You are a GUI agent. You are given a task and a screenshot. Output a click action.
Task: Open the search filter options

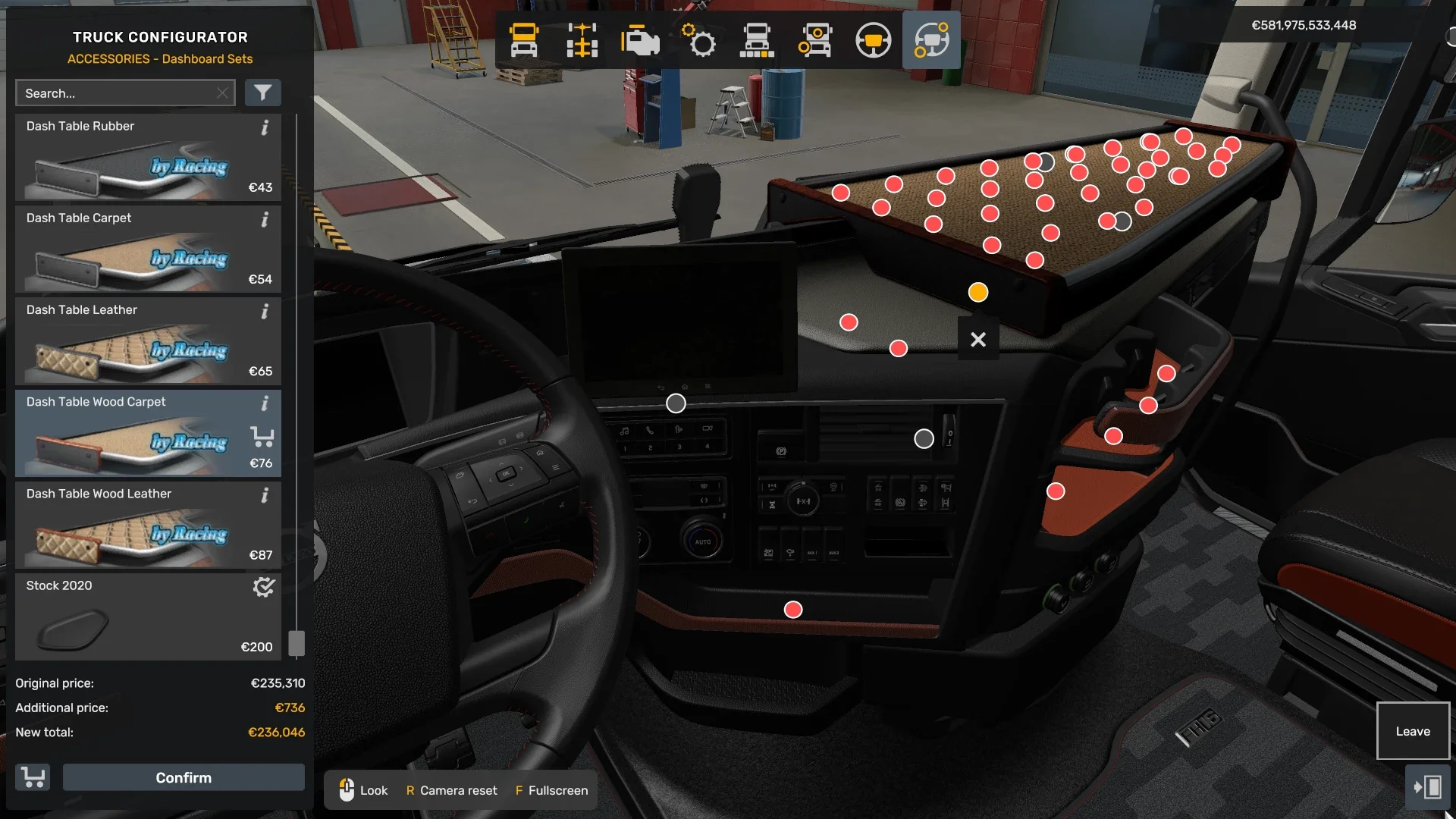(x=263, y=93)
